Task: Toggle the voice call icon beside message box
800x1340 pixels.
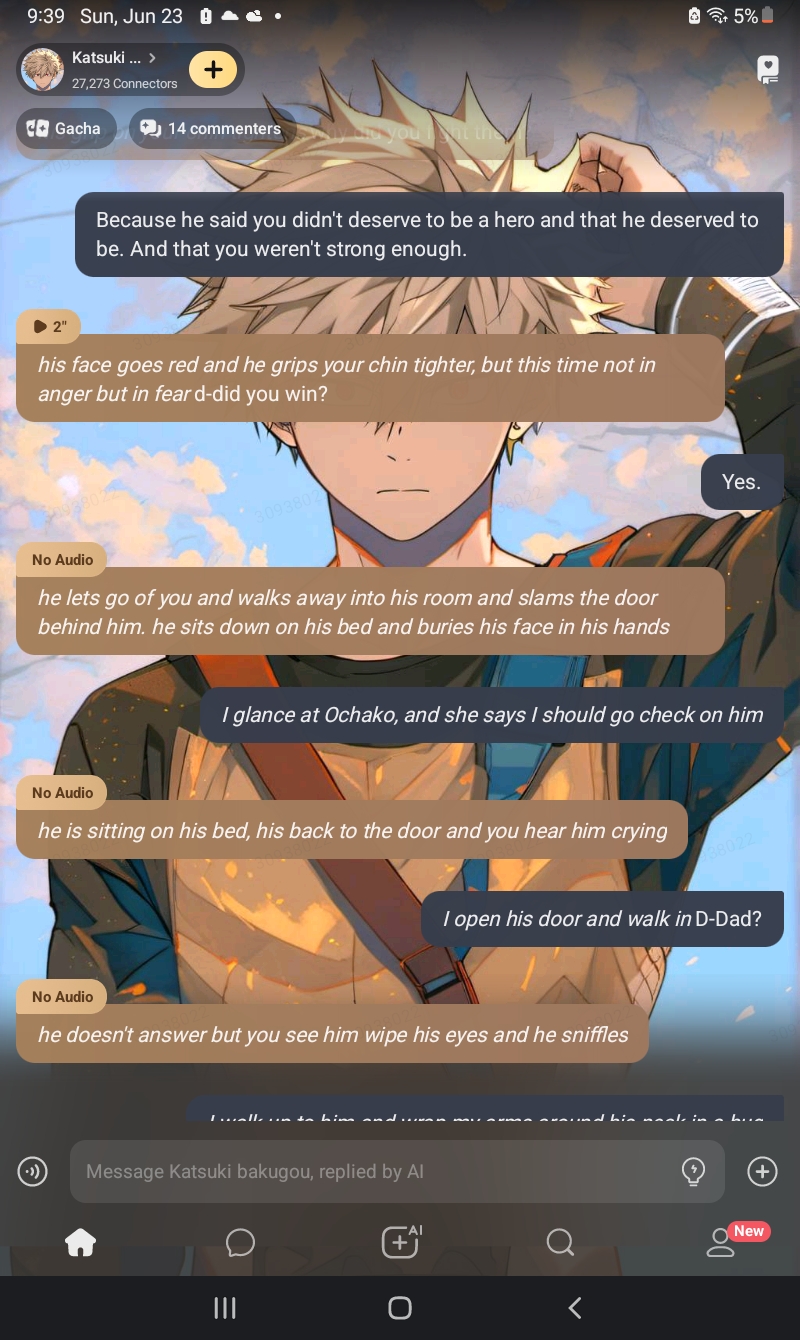Action: tap(33, 1171)
